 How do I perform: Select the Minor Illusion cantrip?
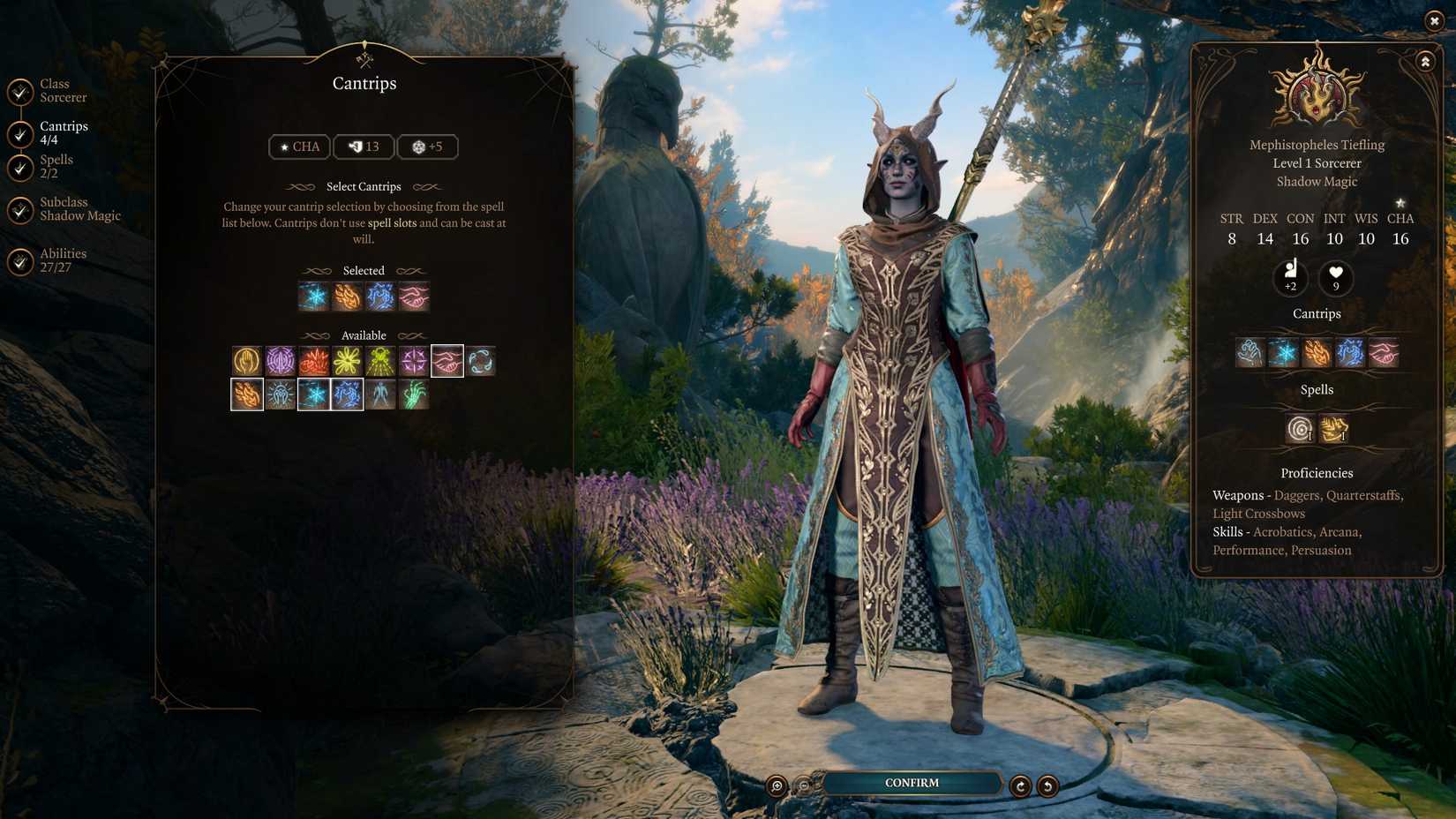pyautogui.click(x=281, y=360)
